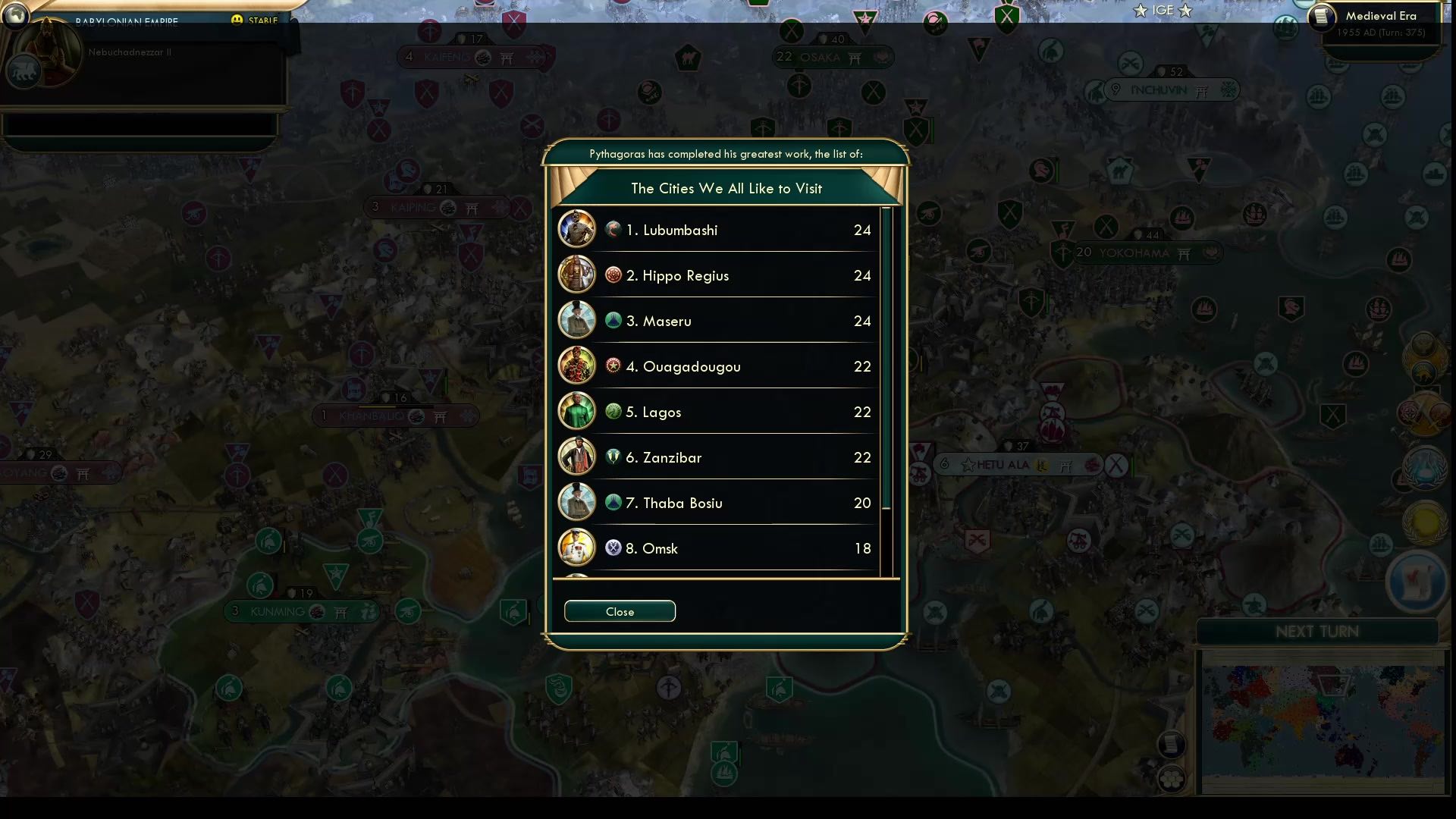Close the greatest work popup

[620, 611]
